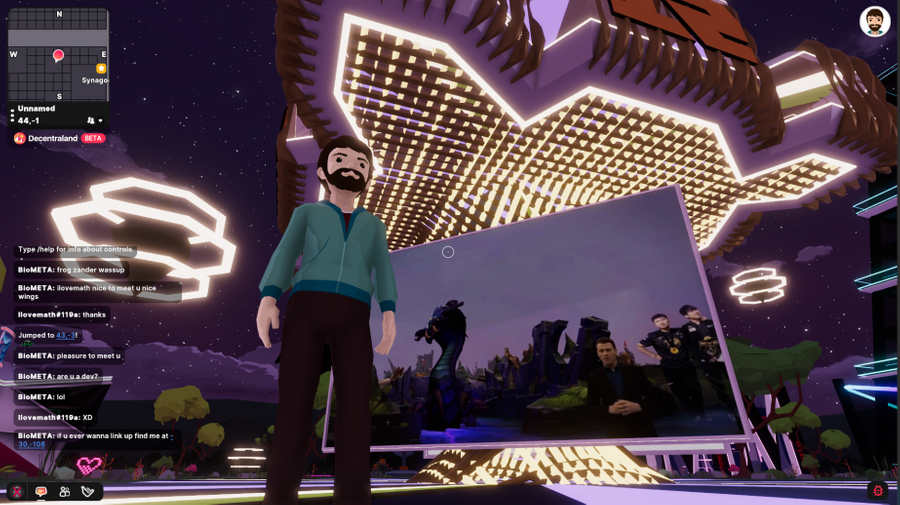Image resolution: width=900 pixels, height=505 pixels.
Task: Open the emotes hand icon
Action: (x=88, y=491)
